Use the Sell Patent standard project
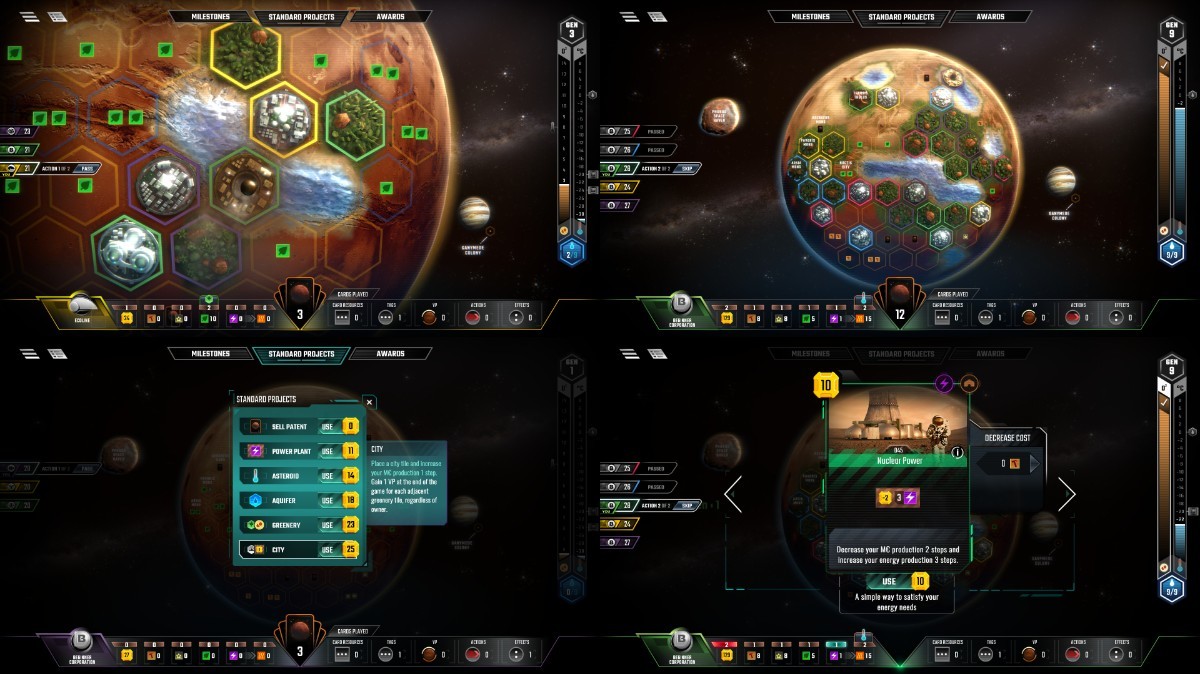Image resolution: width=1200 pixels, height=674 pixels. pos(327,426)
